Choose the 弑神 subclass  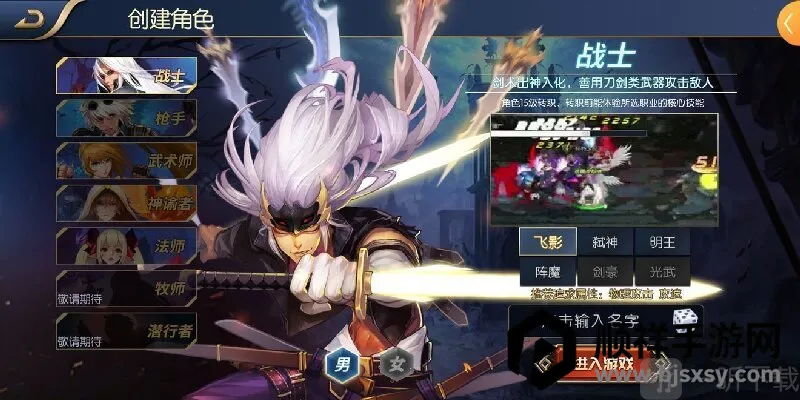tap(604, 243)
